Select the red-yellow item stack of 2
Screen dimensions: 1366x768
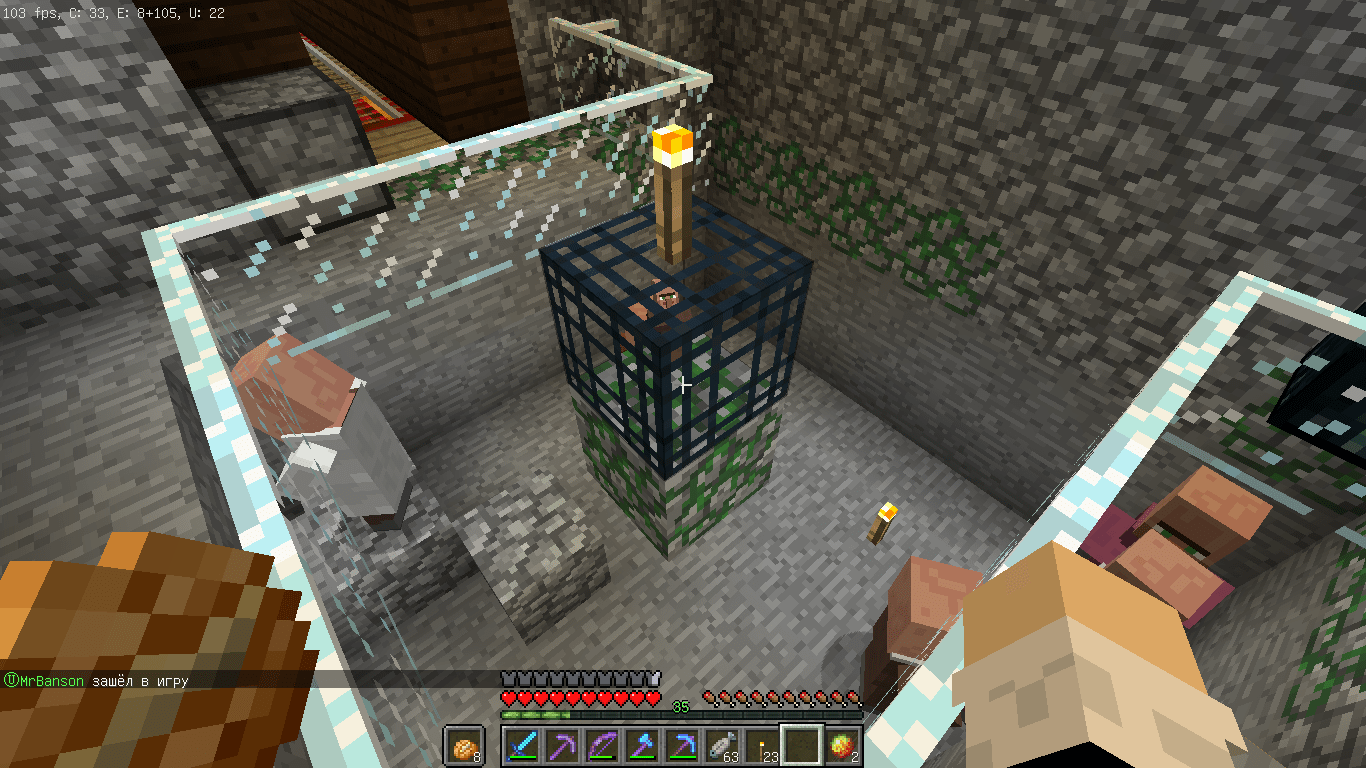tap(842, 746)
